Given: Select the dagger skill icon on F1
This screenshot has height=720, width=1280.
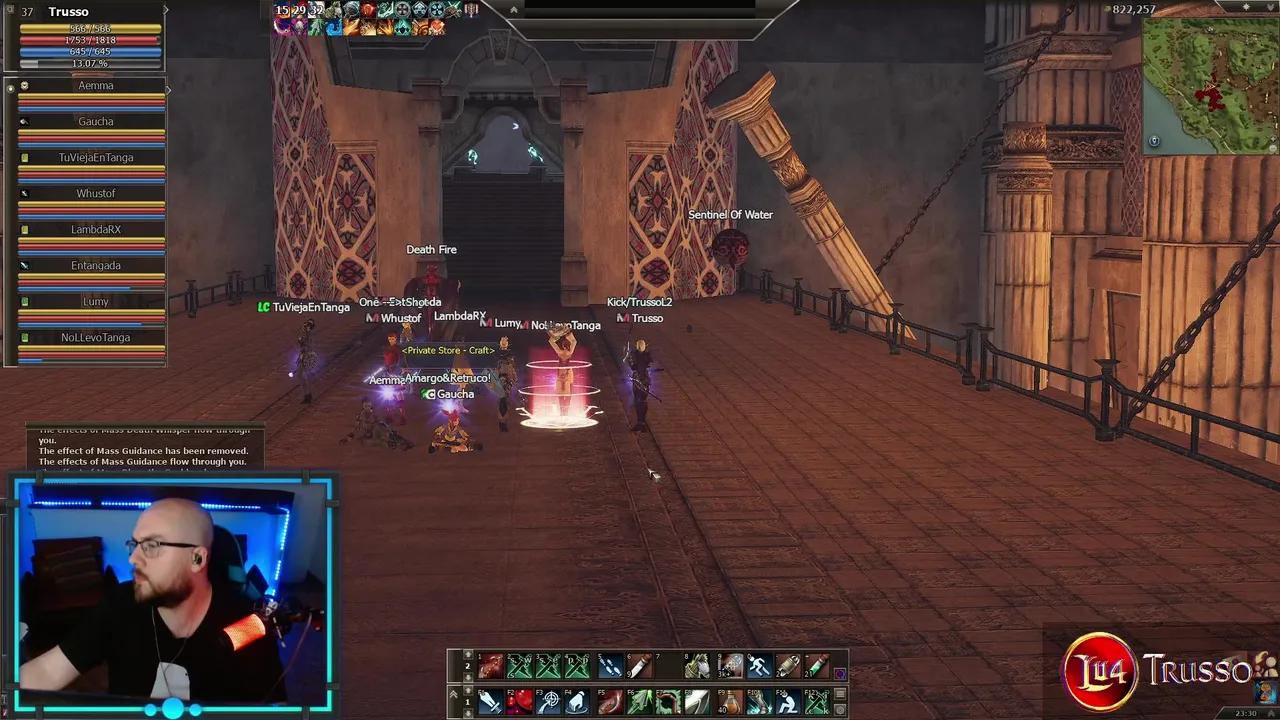Looking at the screenshot, I should (x=489, y=702).
